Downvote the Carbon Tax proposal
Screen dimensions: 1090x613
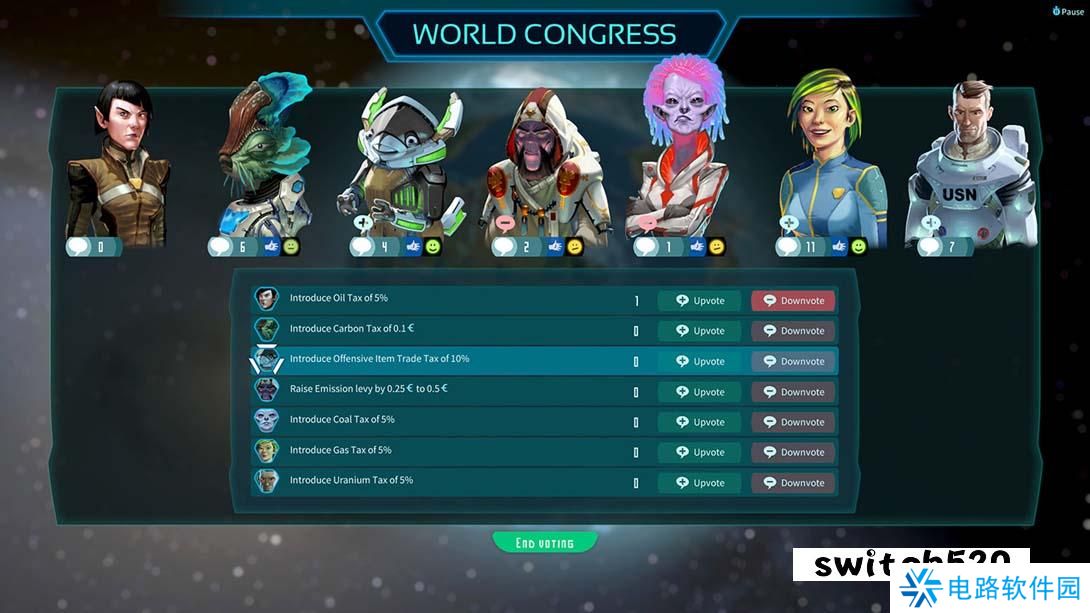793,331
